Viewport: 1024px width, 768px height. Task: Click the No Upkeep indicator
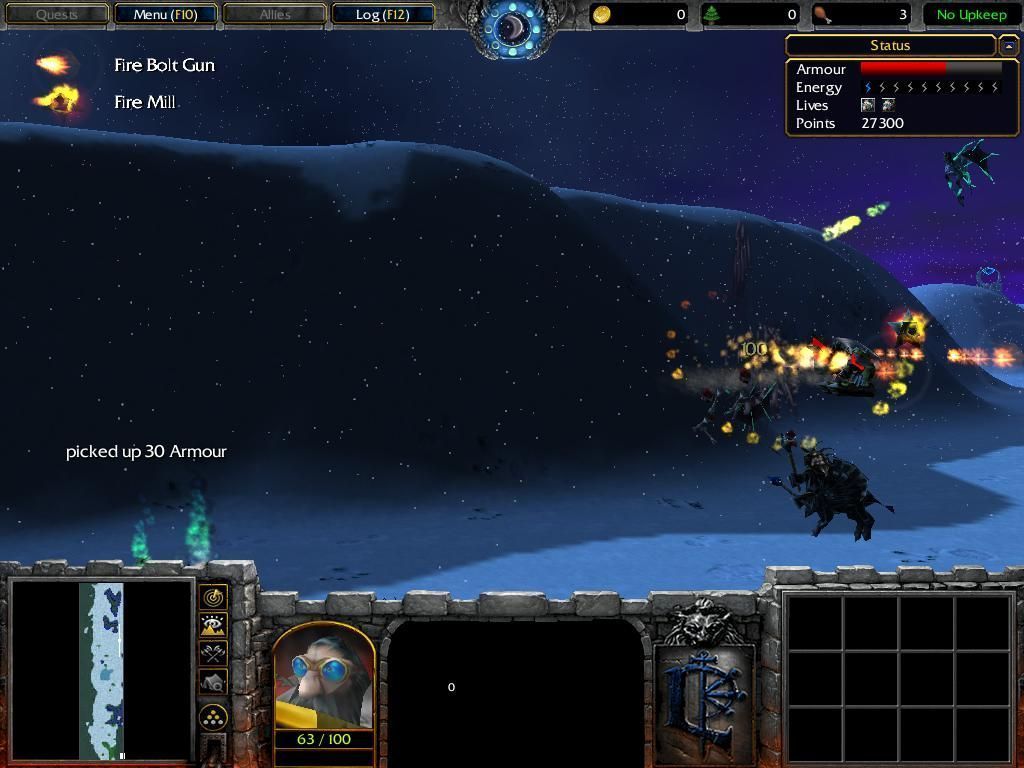point(971,15)
